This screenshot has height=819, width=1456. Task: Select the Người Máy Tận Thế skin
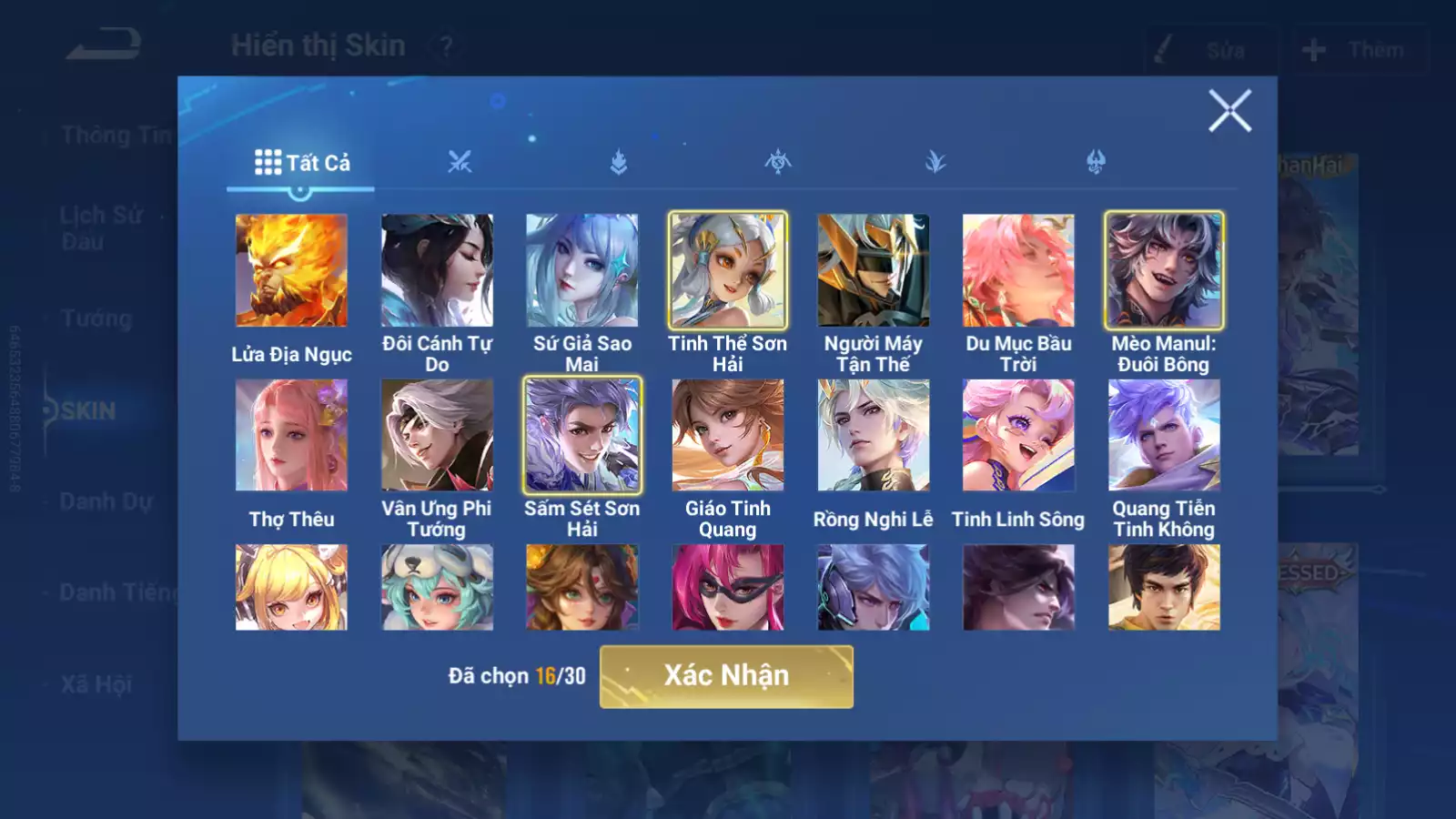tap(874, 270)
